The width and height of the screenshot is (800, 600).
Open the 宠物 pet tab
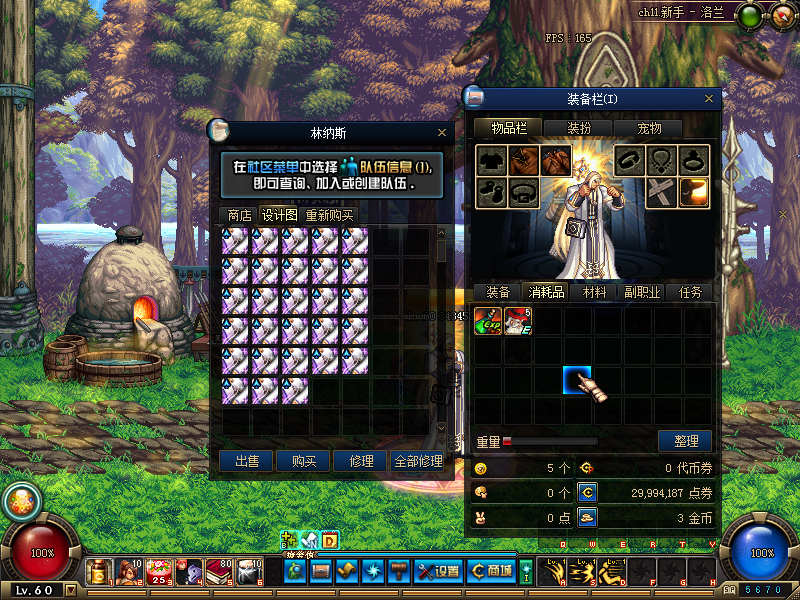tap(649, 128)
